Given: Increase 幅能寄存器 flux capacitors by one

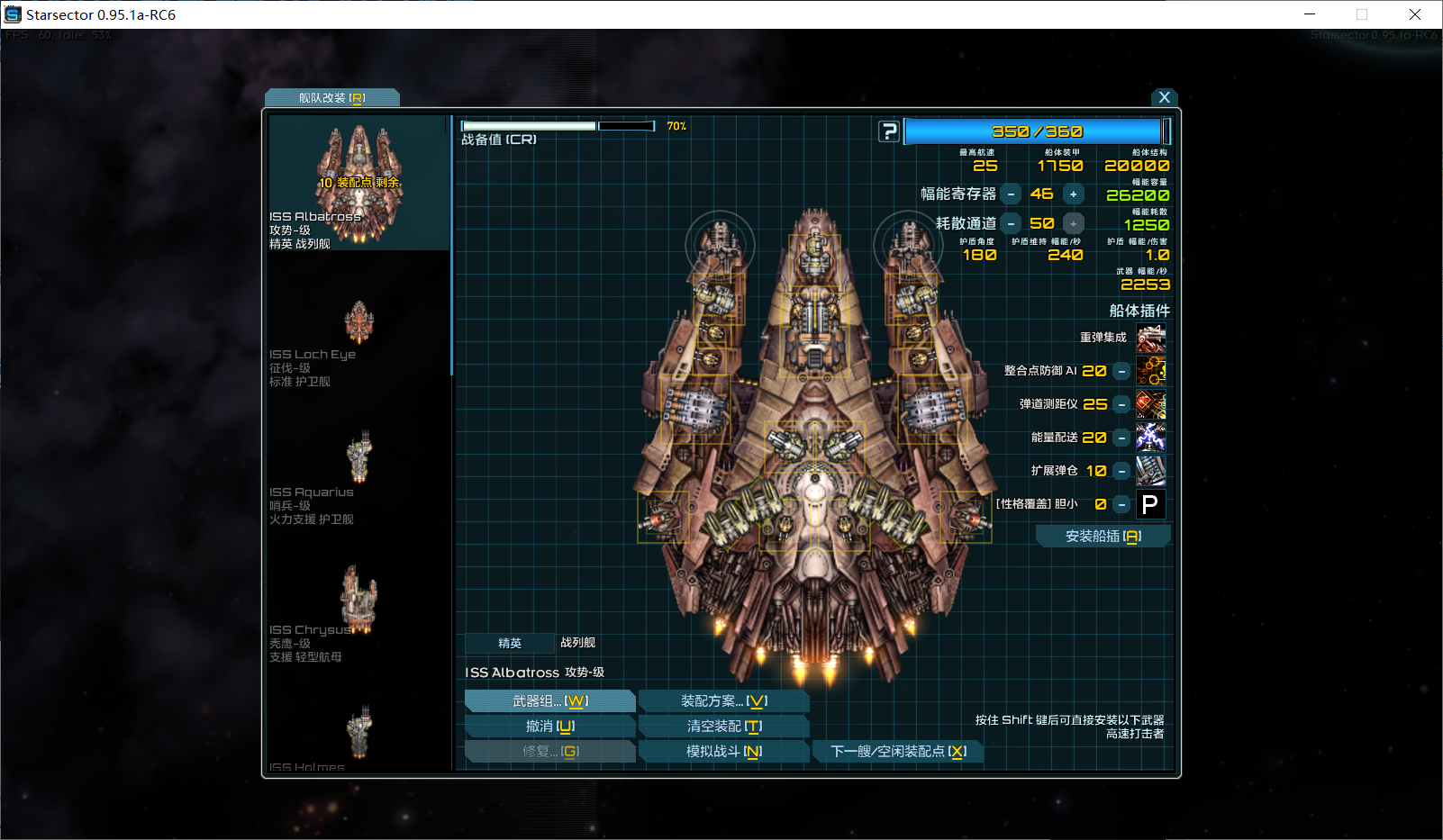Looking at the screenshot, I should (x=1073, y=194).
